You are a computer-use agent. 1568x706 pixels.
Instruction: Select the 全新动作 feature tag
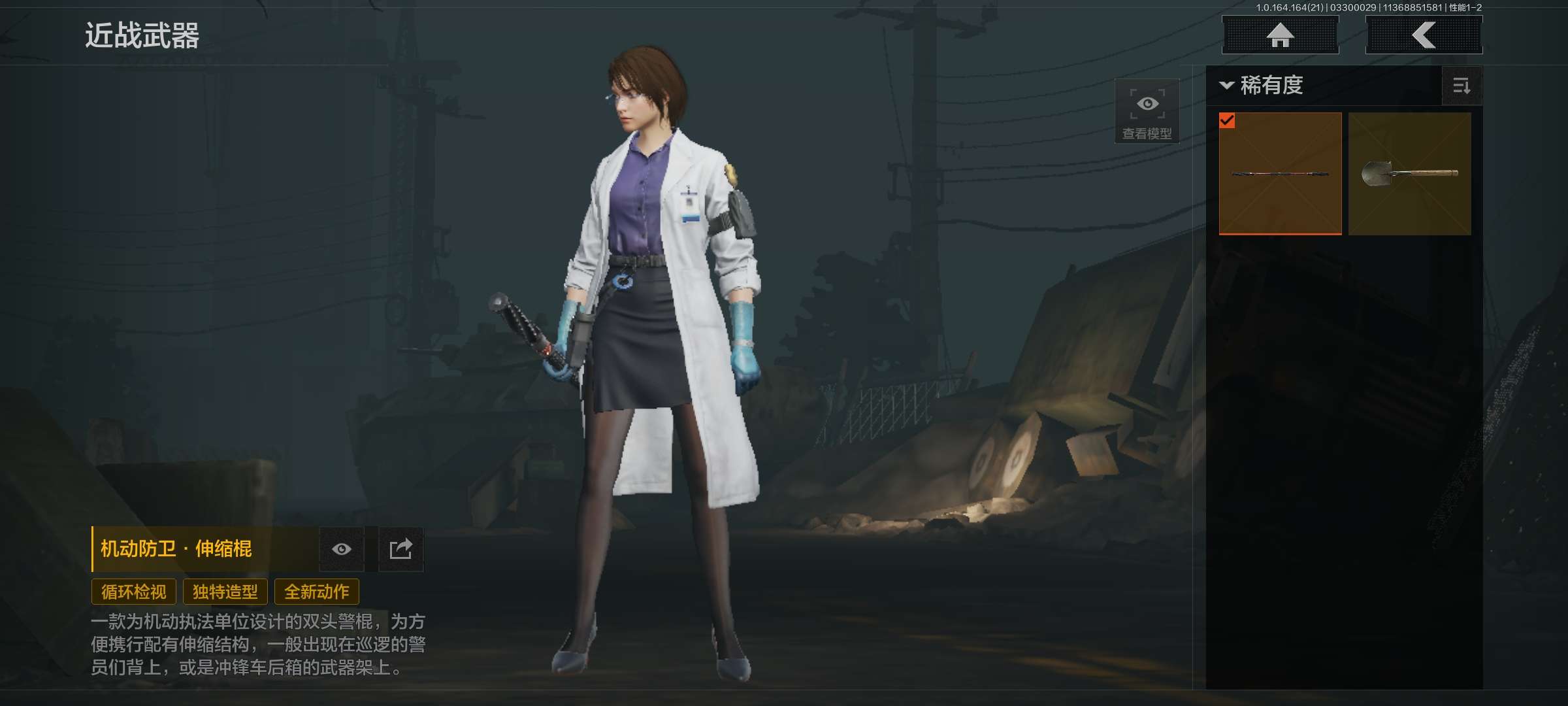317,592
